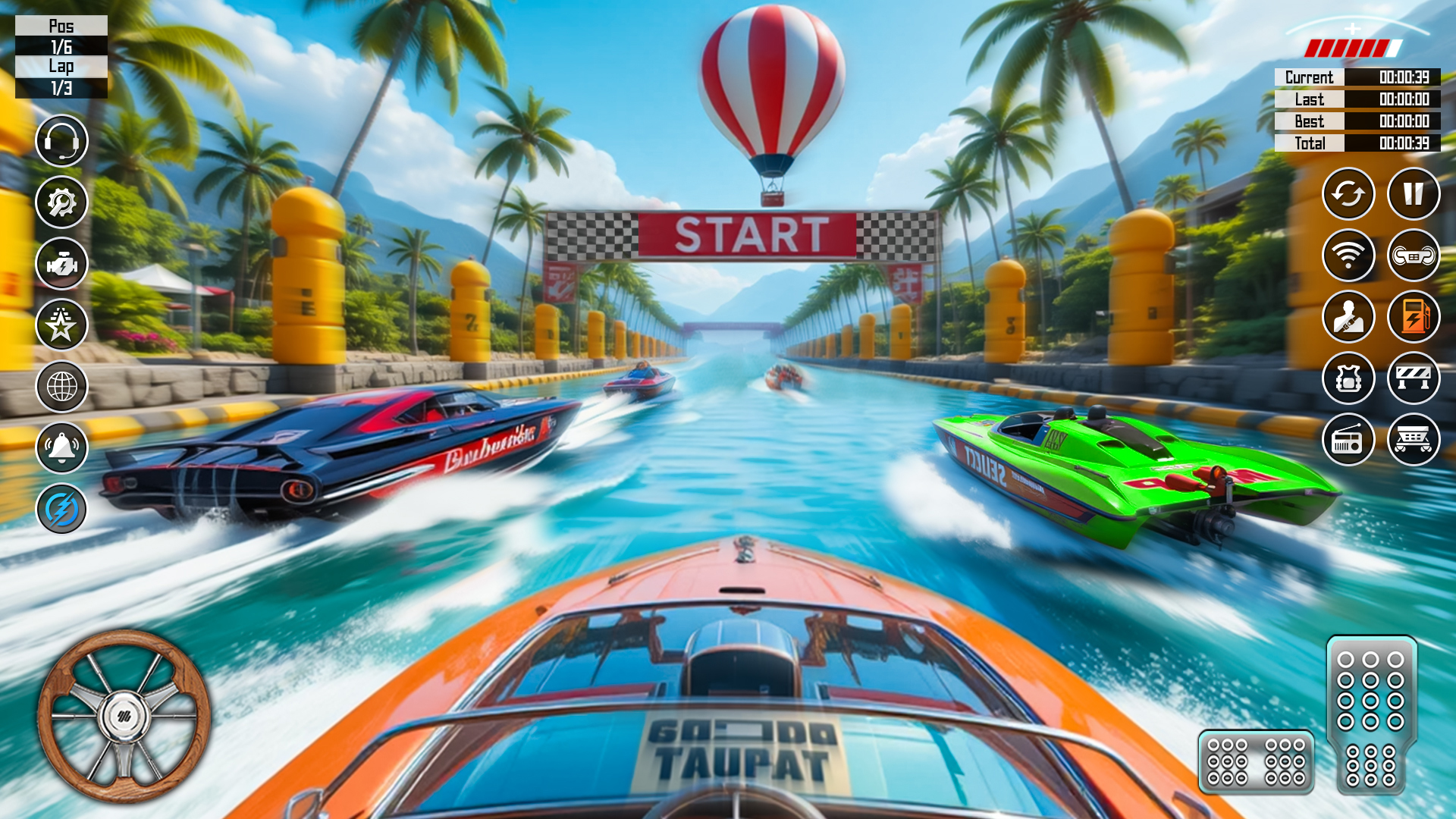Screen dimensions: 1456x819
Task: Turn the wooden steering wheel
Action: 124,717
